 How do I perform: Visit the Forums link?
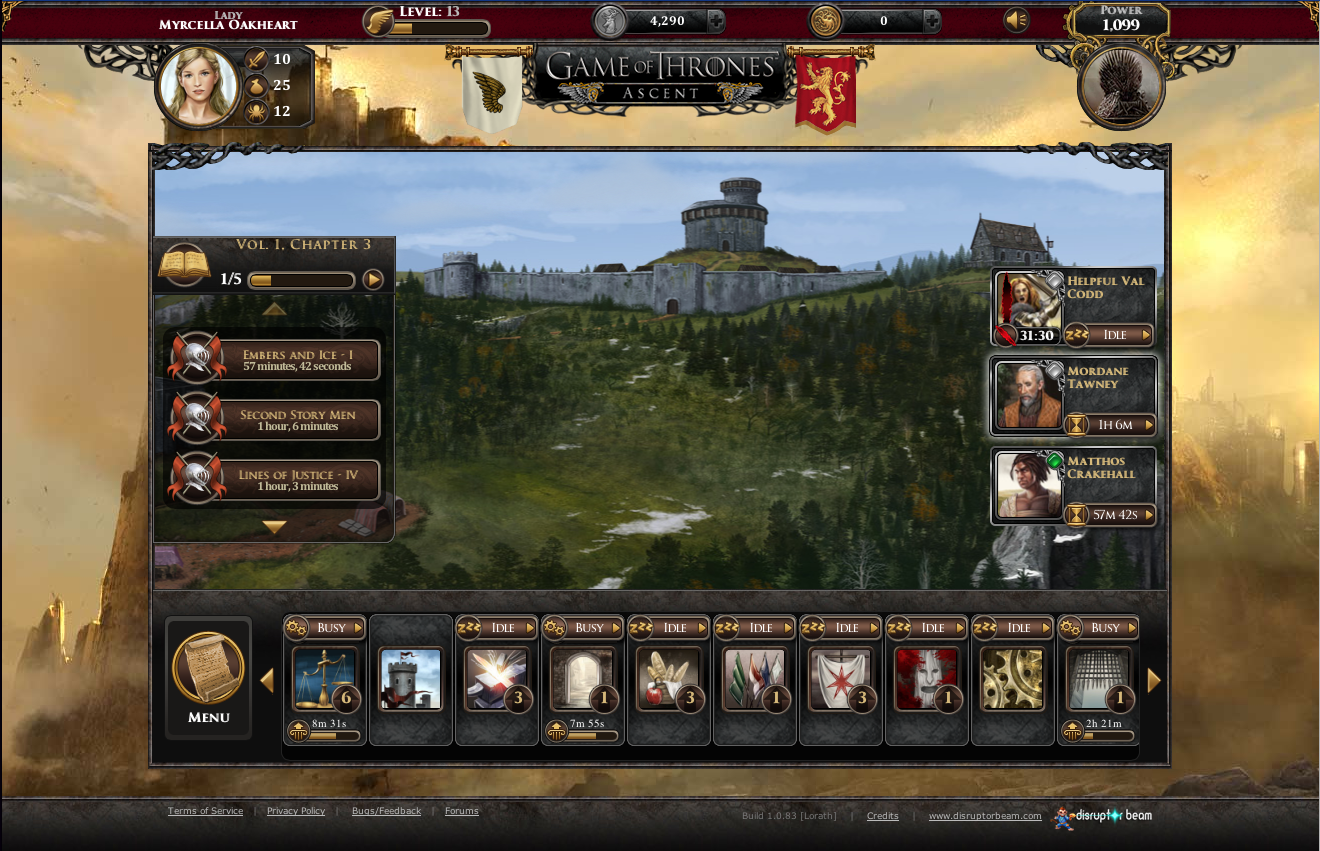(461, 811)
